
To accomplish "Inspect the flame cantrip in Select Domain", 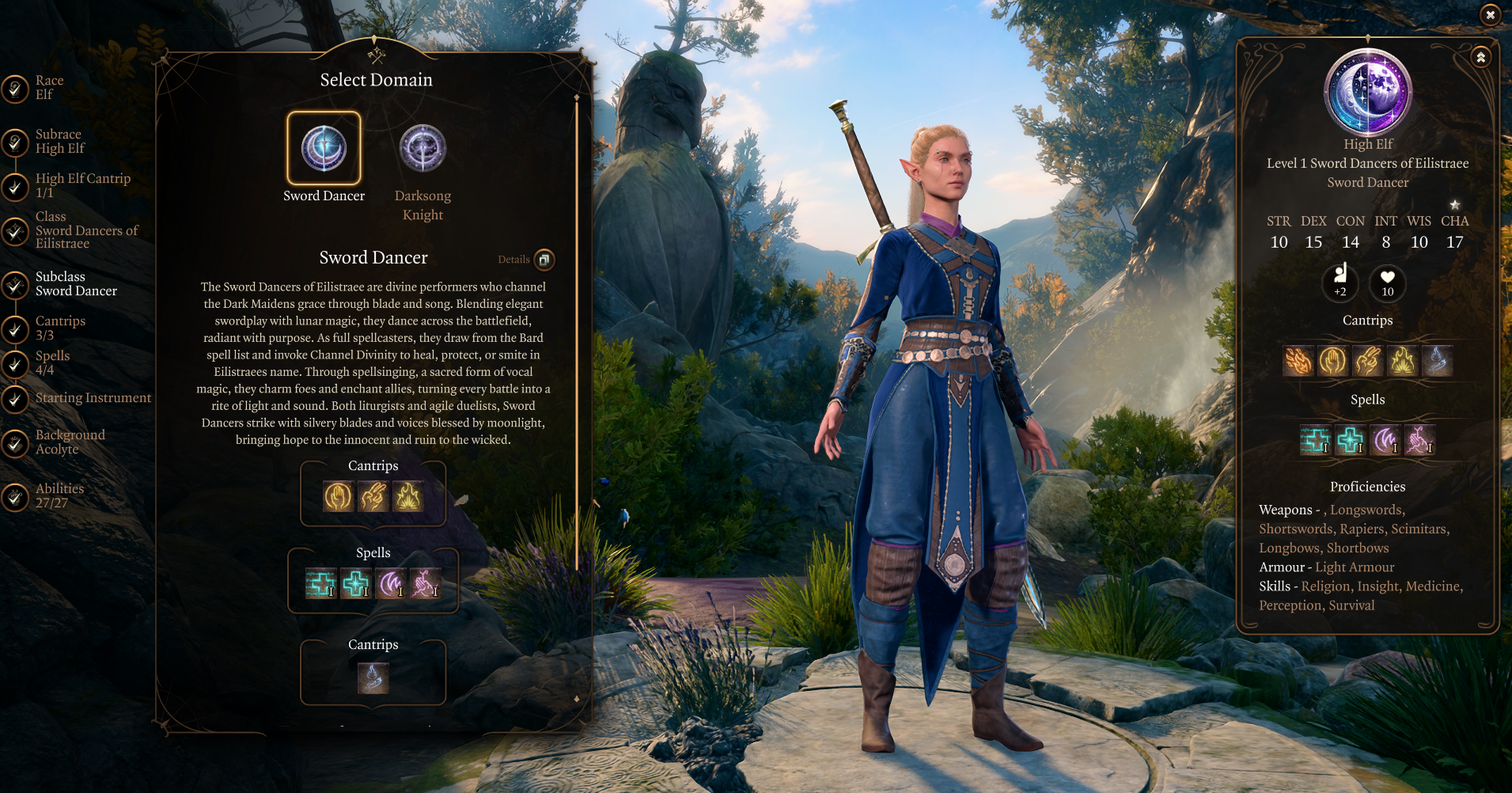I will pyautogui.click(x=408, y=497).
